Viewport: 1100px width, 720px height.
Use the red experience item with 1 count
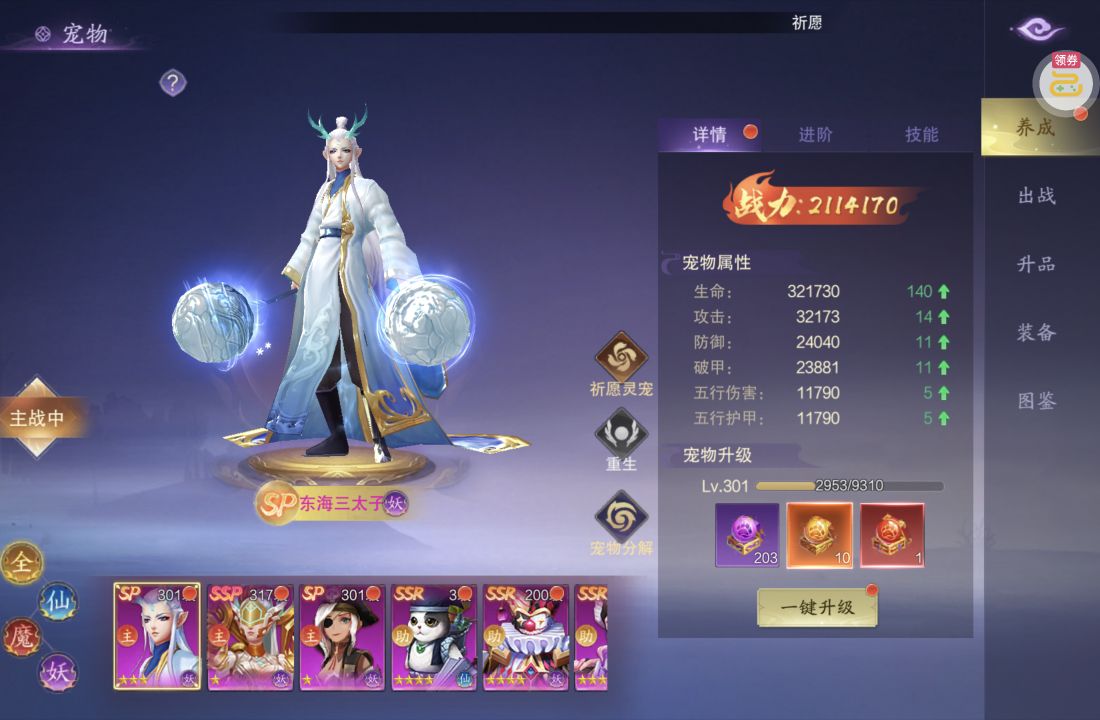click(x=892, y=534)
